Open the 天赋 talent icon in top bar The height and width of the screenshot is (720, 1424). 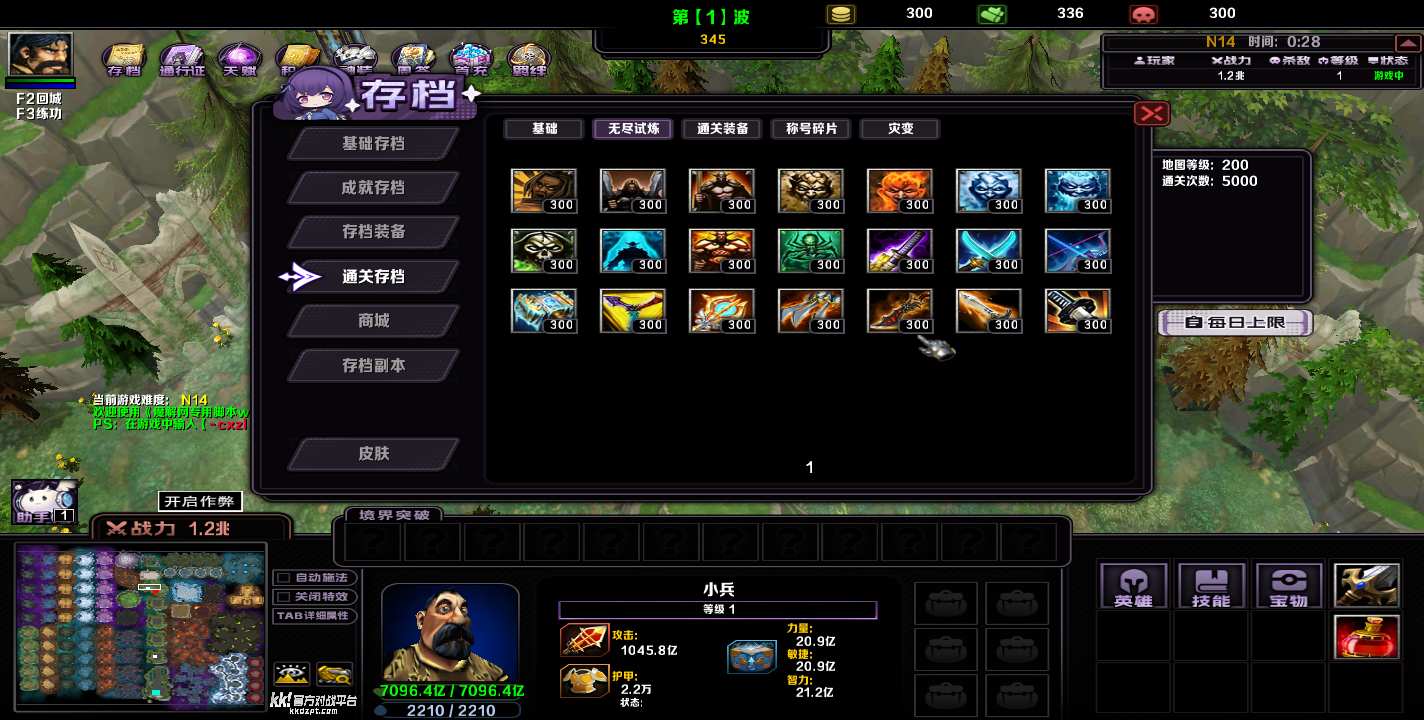tap(239, 60)
